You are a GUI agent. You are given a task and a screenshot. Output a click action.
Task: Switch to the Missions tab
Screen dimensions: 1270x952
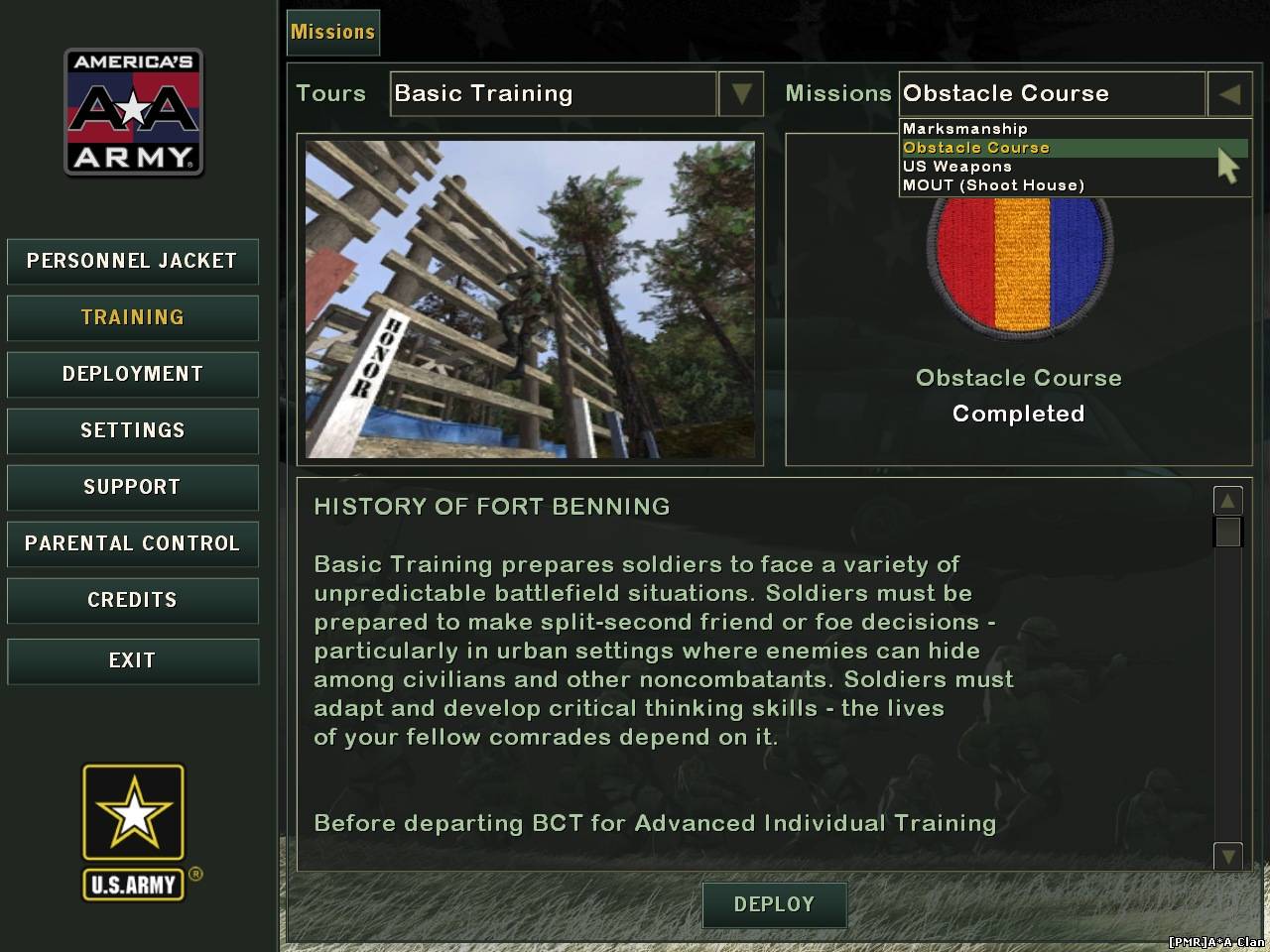pos(332,33)
